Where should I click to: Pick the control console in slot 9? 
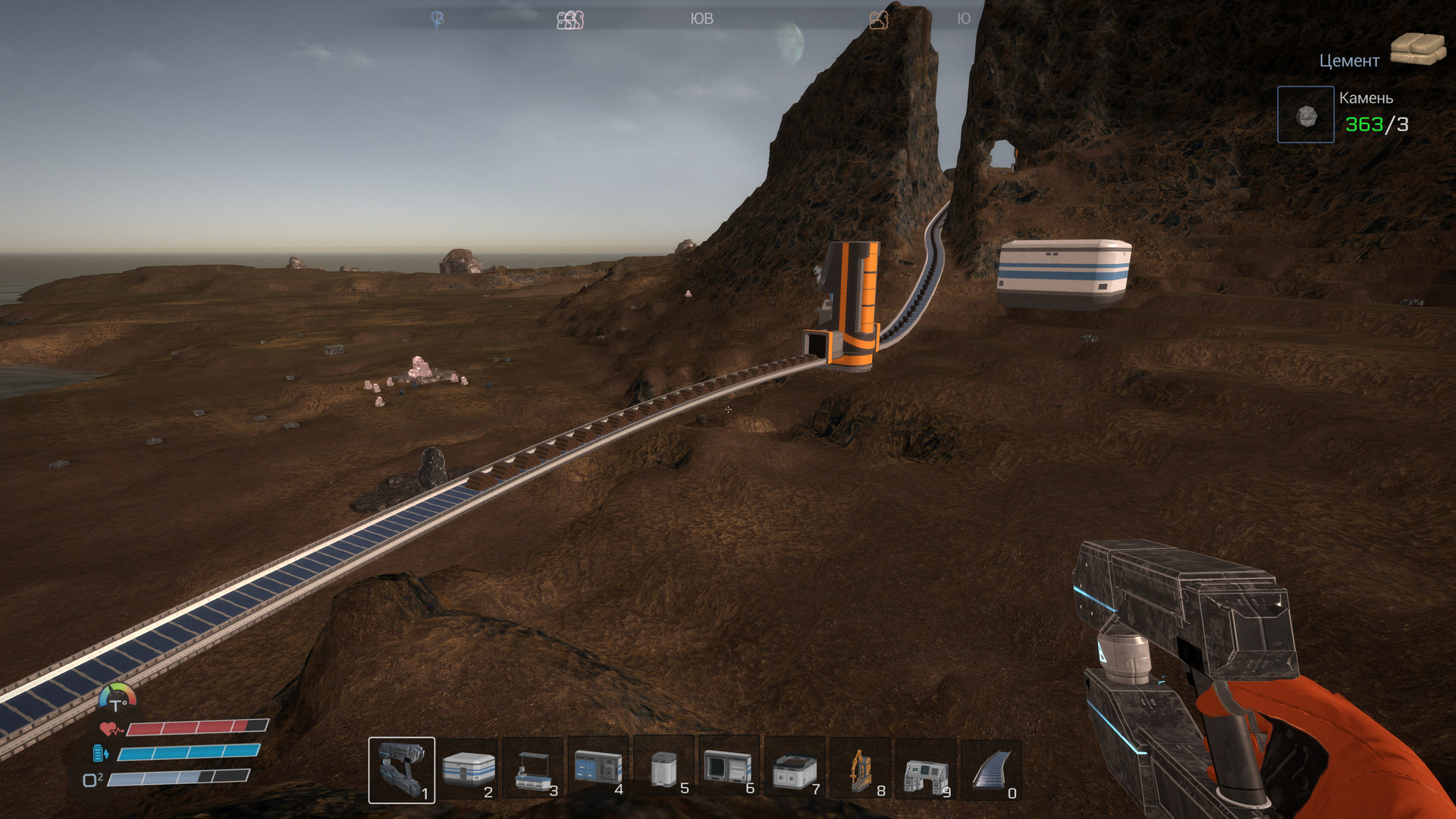pos(926,769)
